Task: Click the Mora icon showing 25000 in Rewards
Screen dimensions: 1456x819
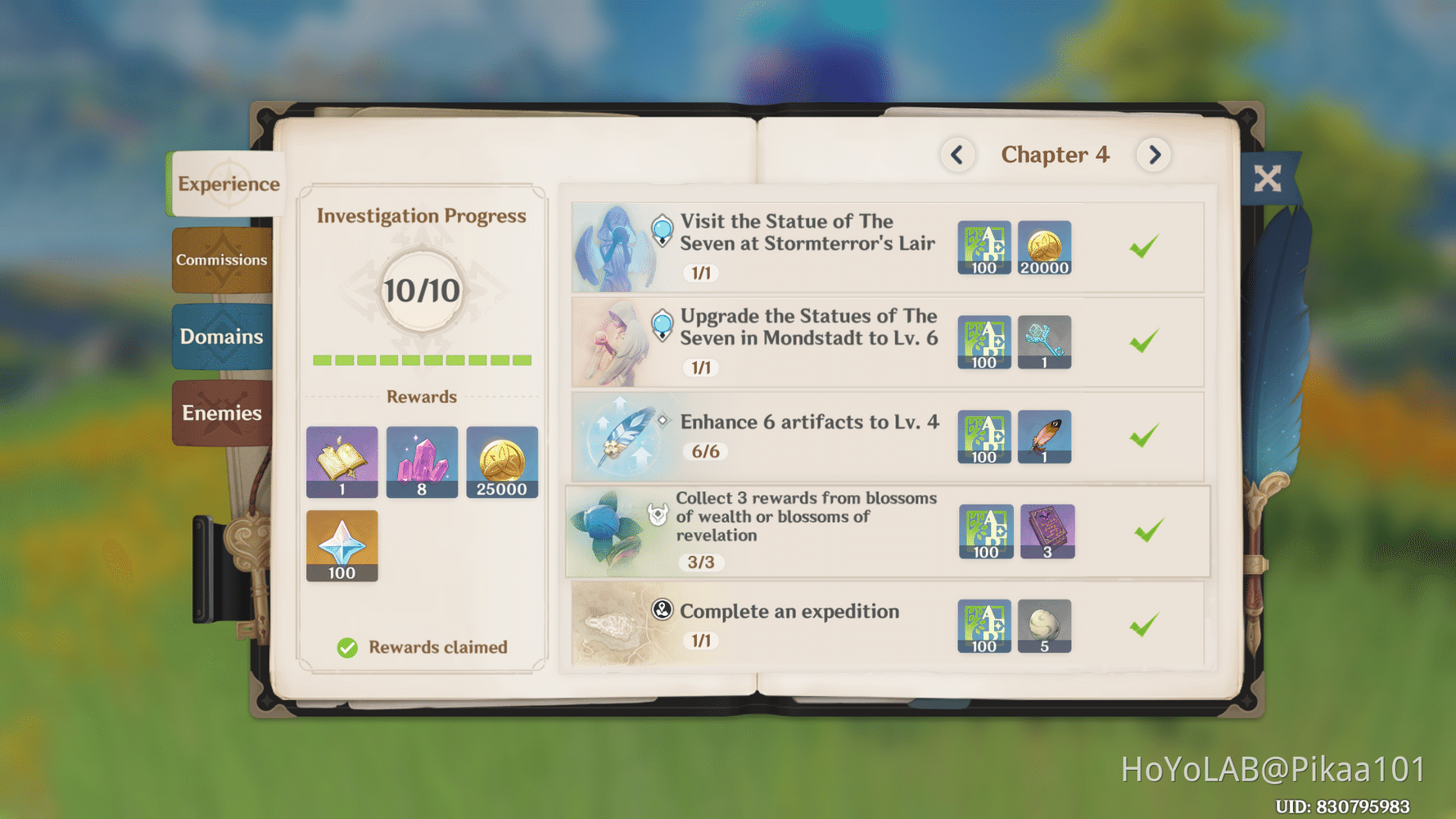Action: [502, 461]
